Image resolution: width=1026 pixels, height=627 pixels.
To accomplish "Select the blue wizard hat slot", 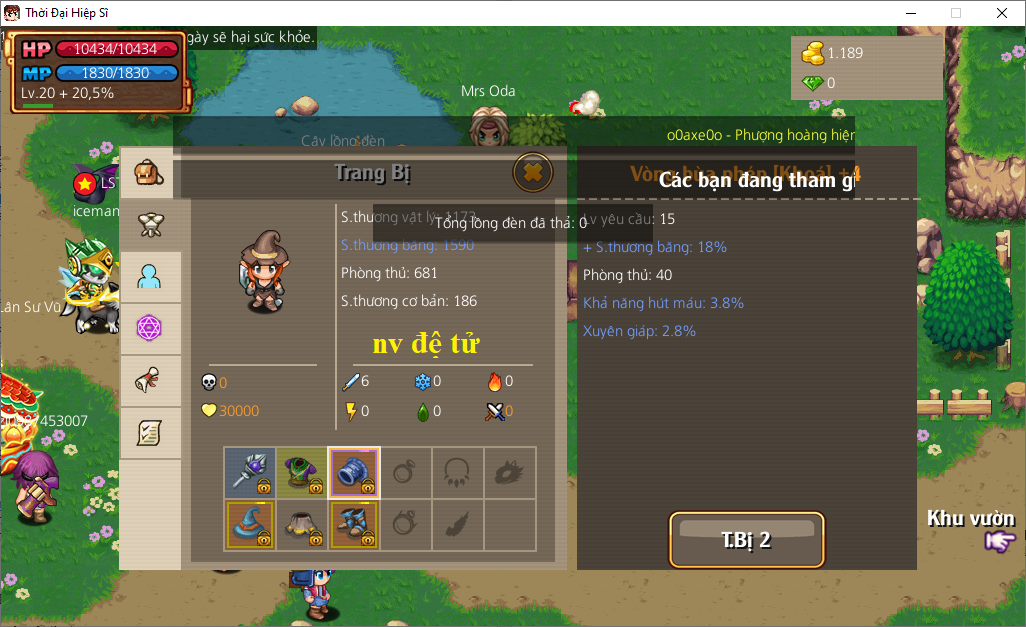I will (250, 524).
